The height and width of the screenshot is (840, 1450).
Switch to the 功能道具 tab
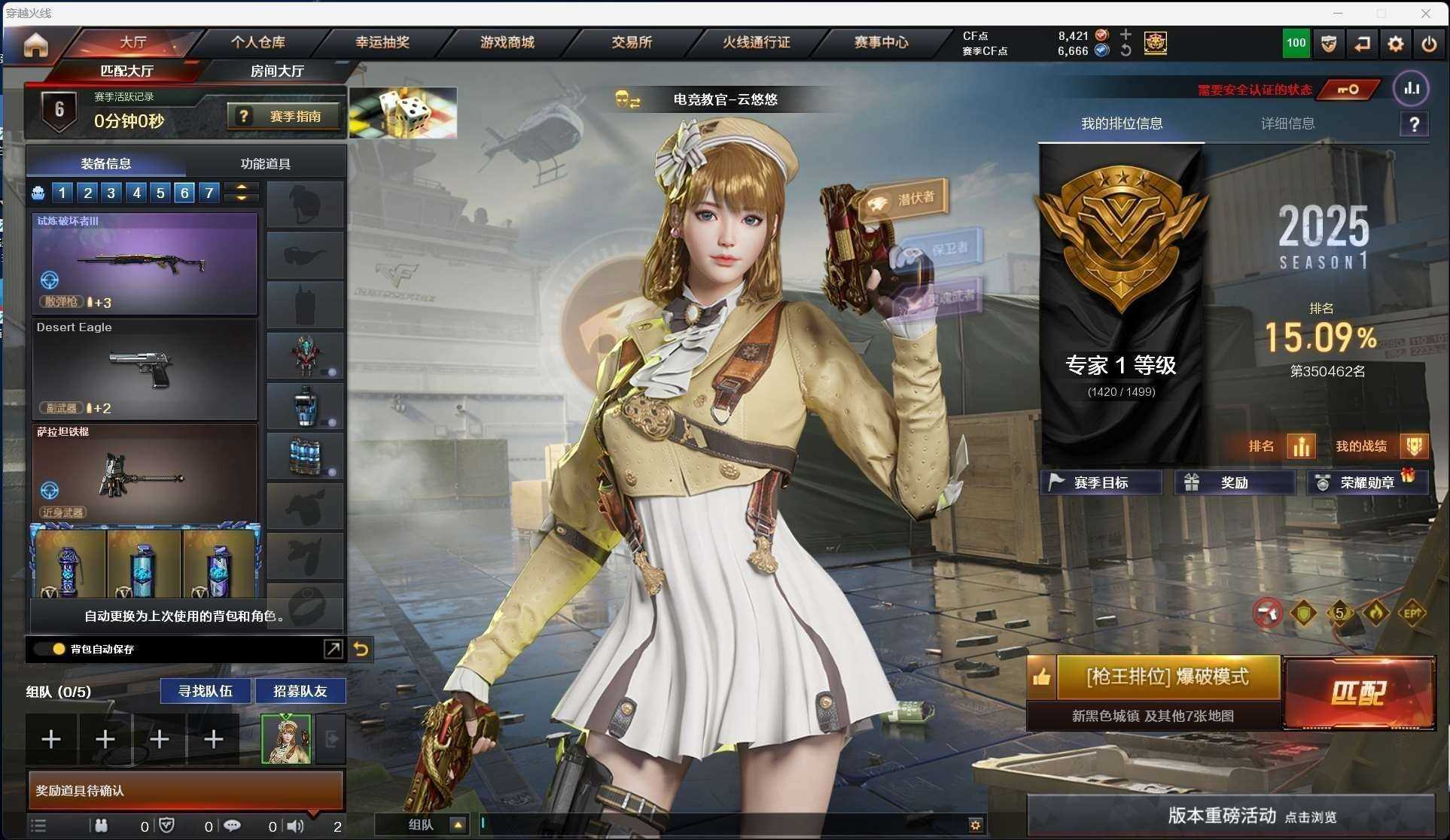[265, 163]
